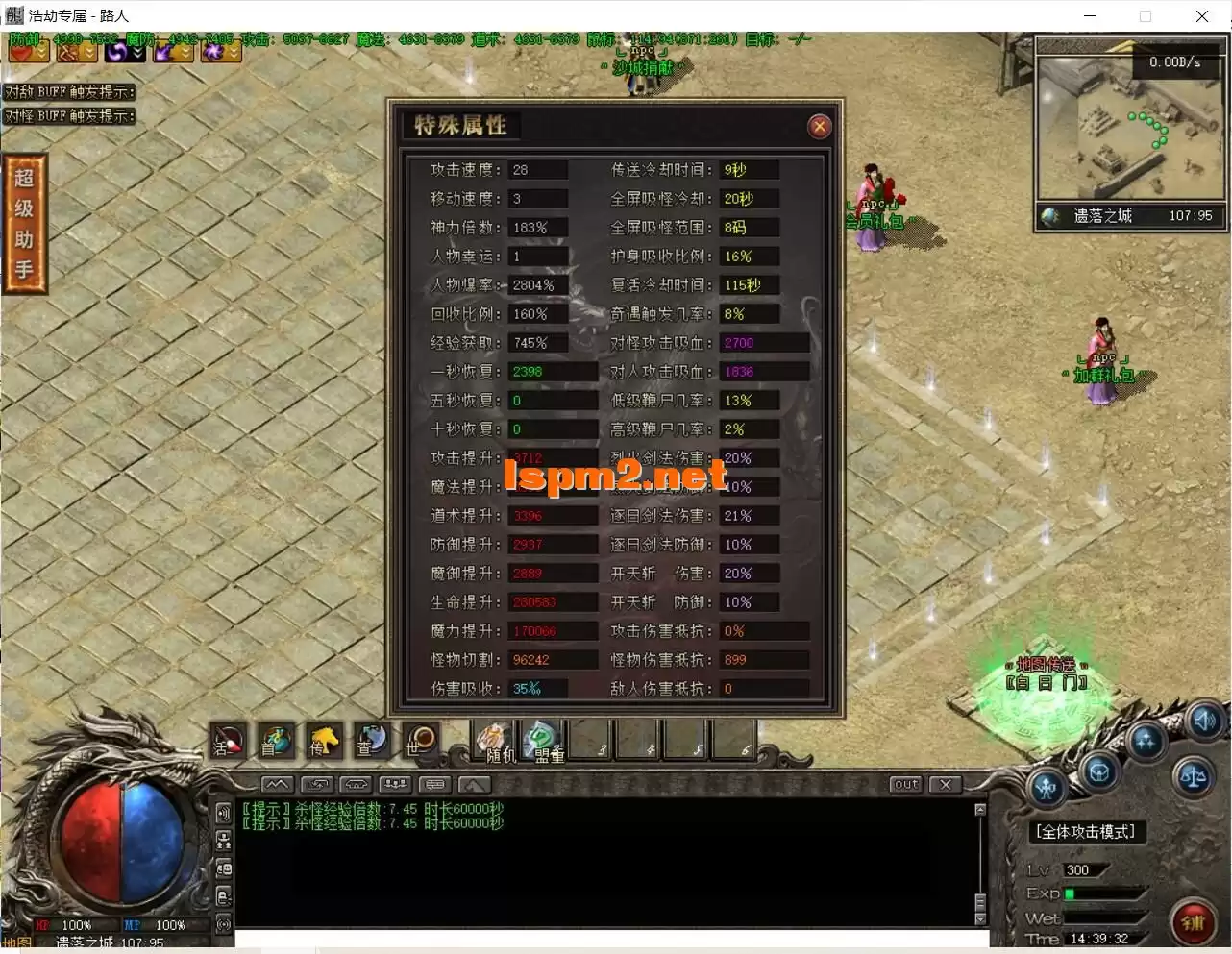Viewport: 1232px width, 954px height.
Task: Select the 随机 scroll hotbar slot
Action: 495,741
